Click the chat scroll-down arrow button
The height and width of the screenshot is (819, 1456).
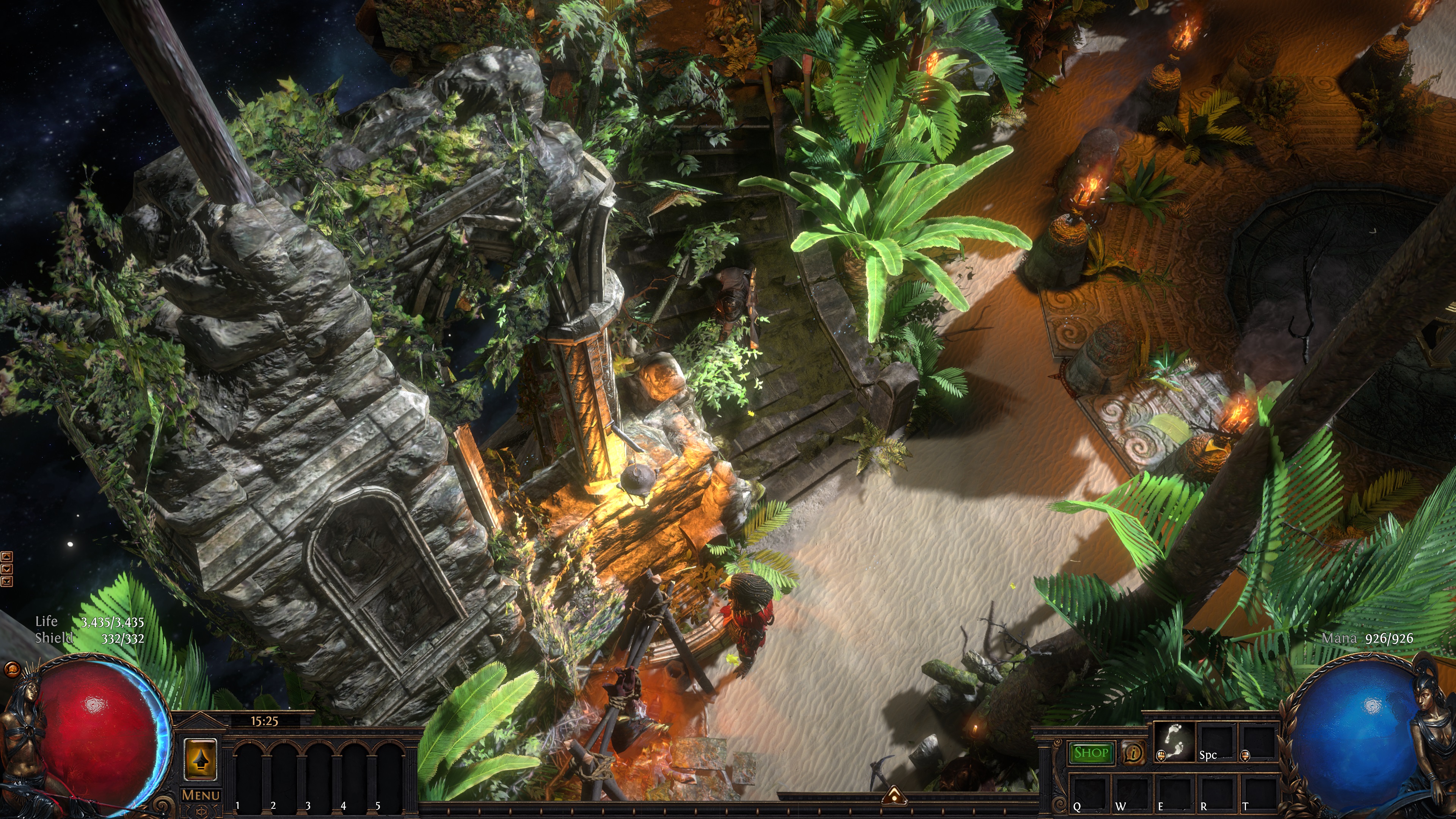(x=7, y=569)
